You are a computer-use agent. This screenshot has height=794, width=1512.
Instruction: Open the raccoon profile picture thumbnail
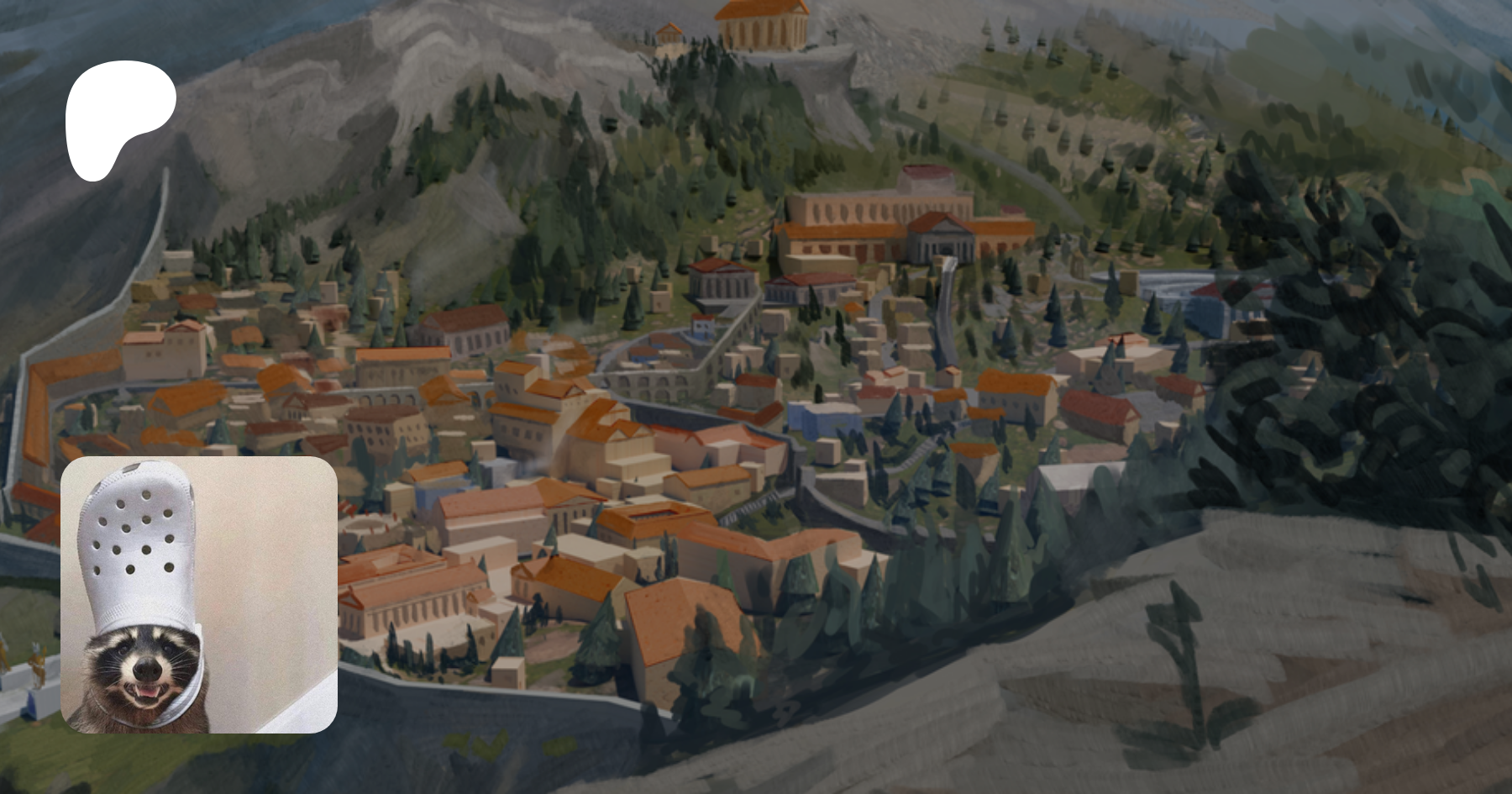click(199, 595)
